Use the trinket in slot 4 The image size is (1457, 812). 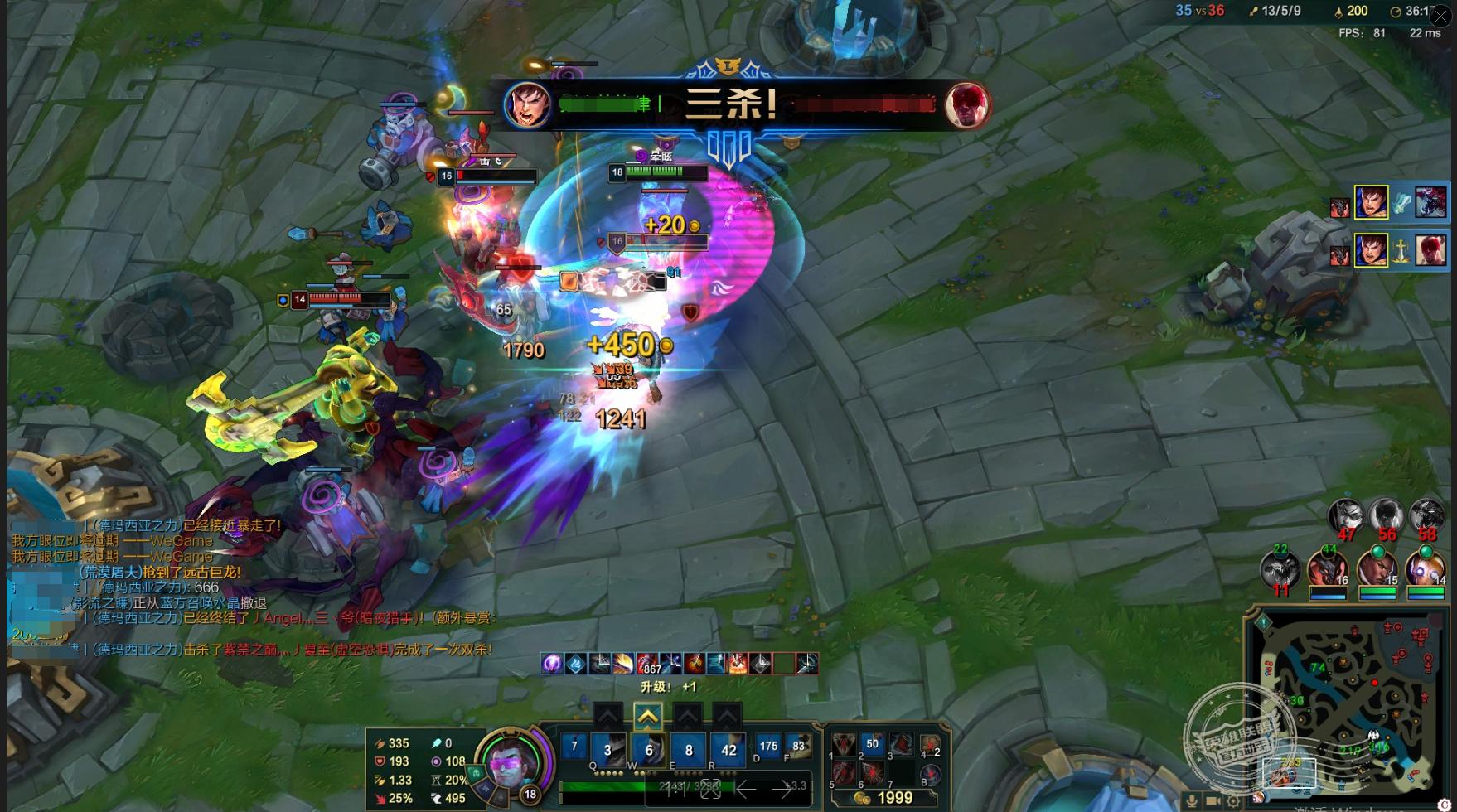(930, 745)
